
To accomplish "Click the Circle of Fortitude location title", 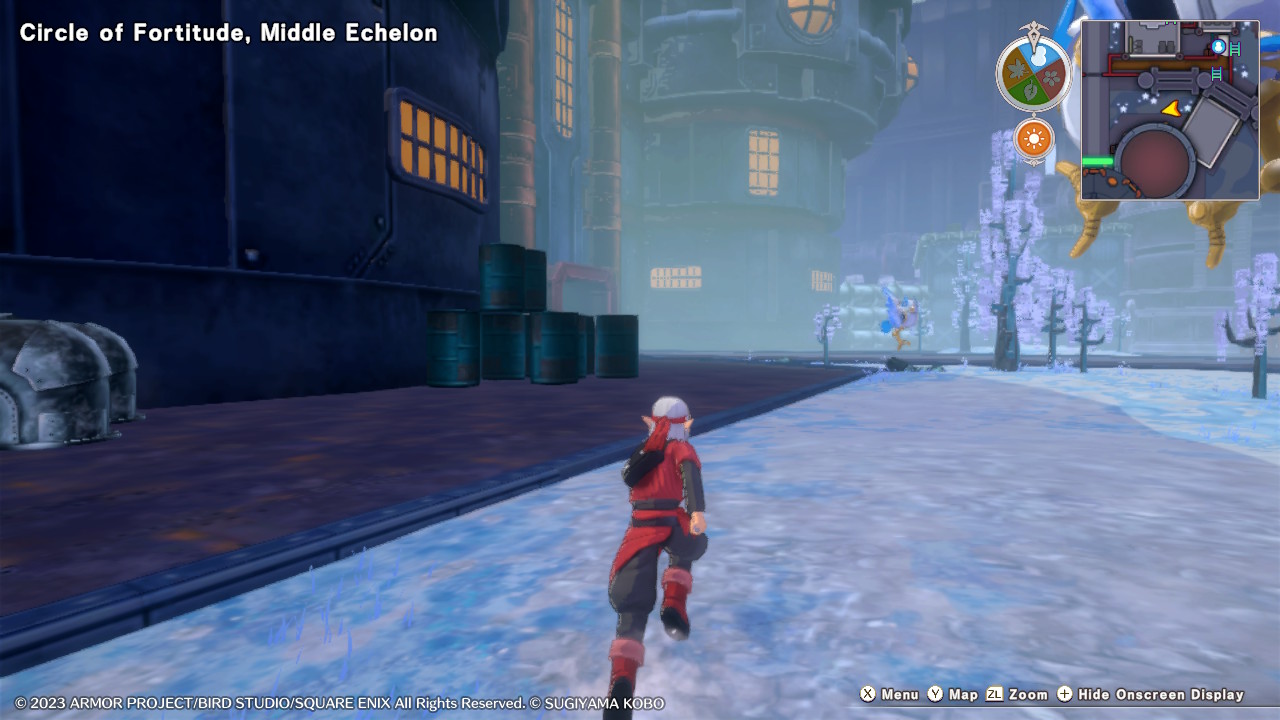I will click(x=226, y=32).
